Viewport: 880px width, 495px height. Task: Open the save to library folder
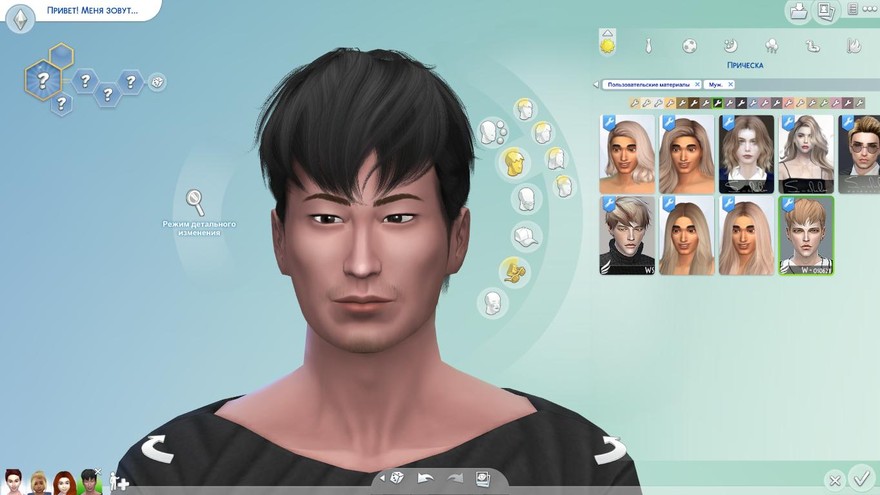[799, 12]
